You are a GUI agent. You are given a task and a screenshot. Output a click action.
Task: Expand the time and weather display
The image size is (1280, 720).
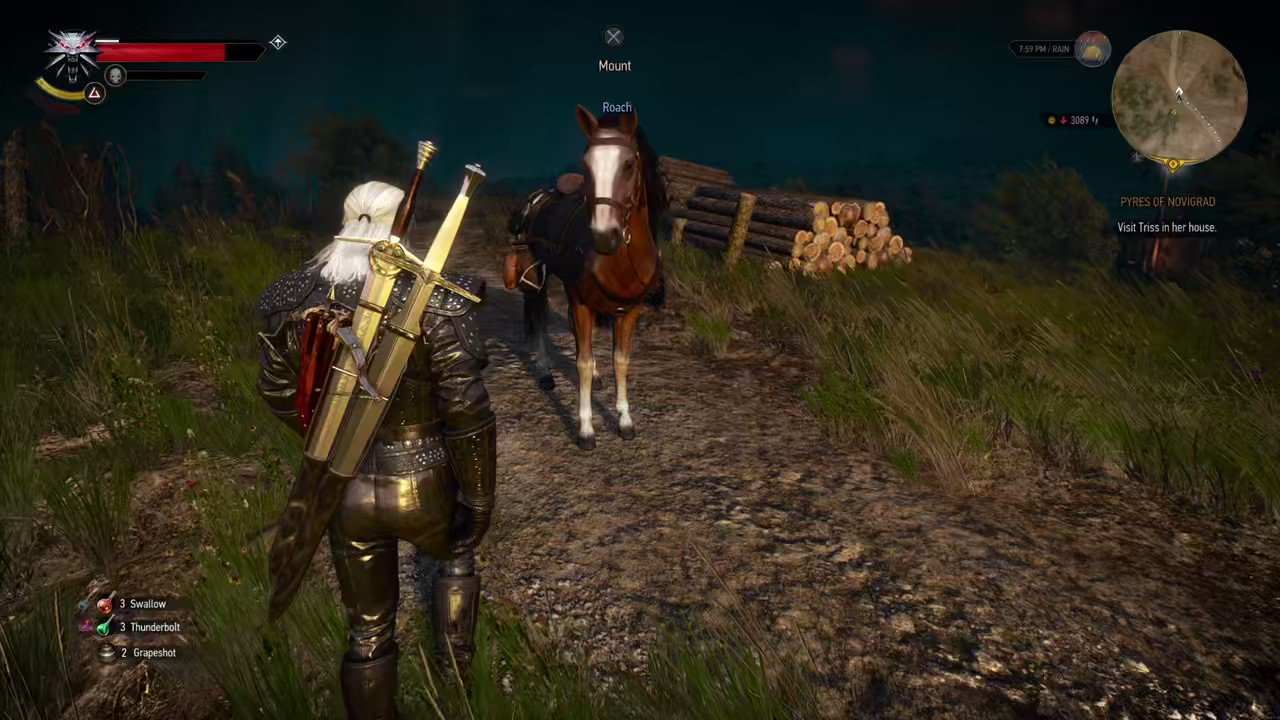tap(1043, 48)
